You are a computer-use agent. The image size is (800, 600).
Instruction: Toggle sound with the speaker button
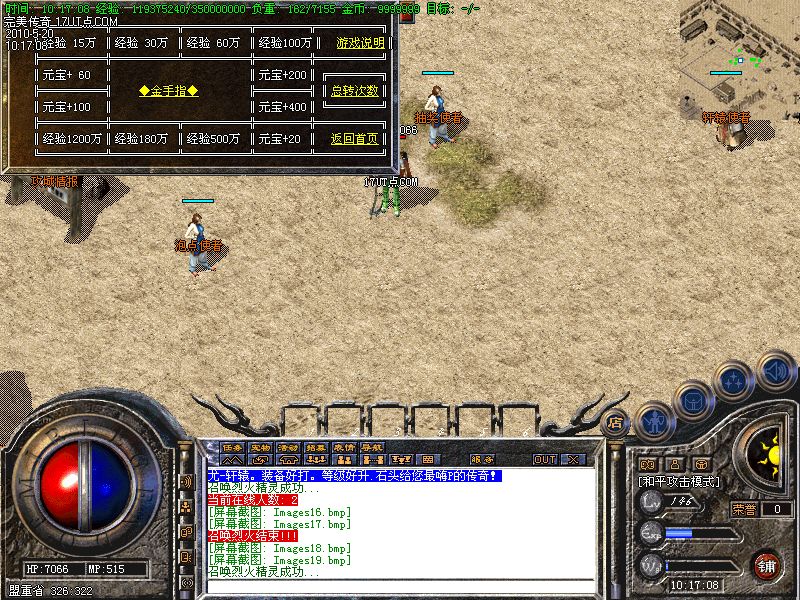(x=774, y=368)
